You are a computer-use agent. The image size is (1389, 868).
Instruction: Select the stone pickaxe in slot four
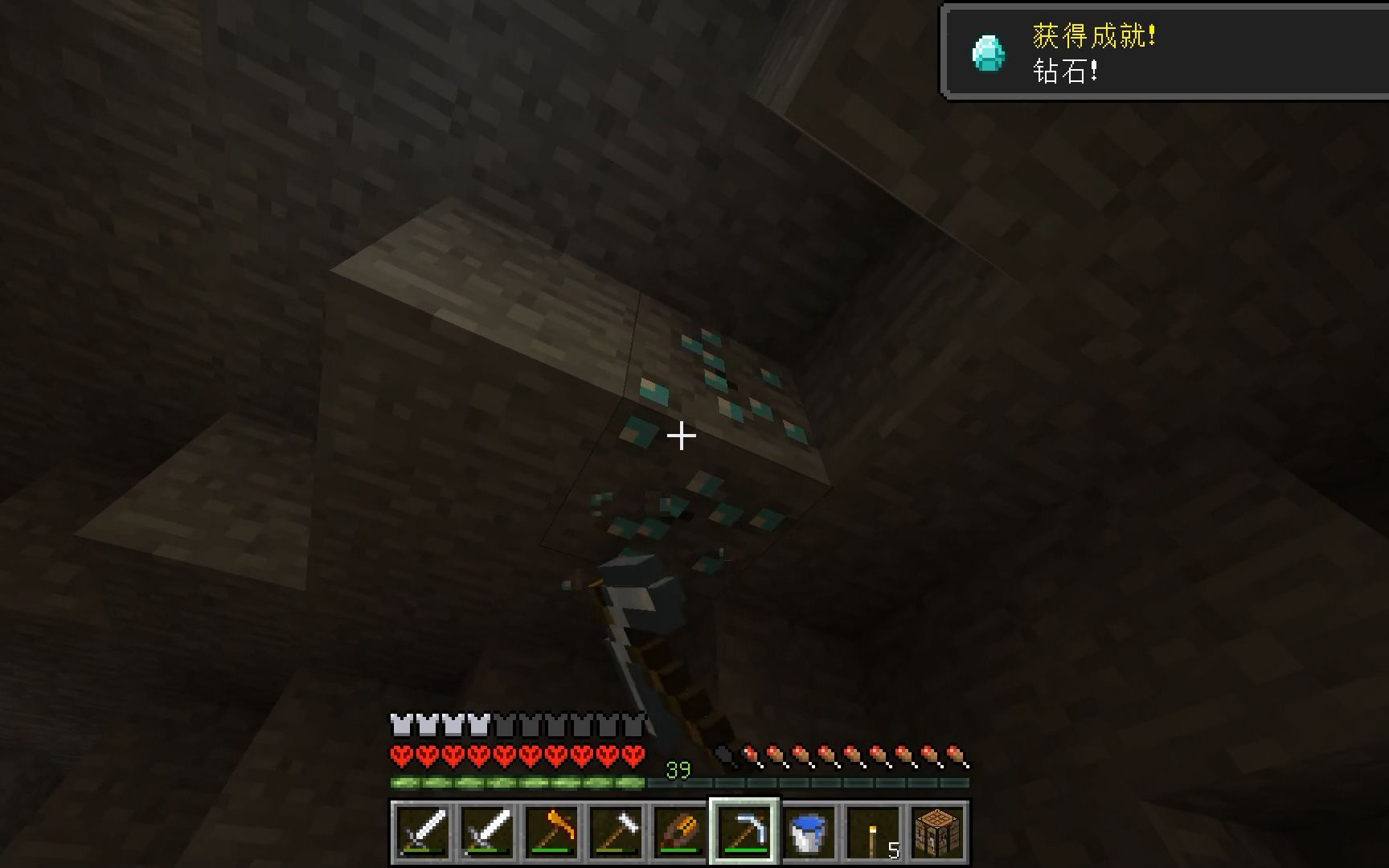pyautogui.click(x=617, y=831)
